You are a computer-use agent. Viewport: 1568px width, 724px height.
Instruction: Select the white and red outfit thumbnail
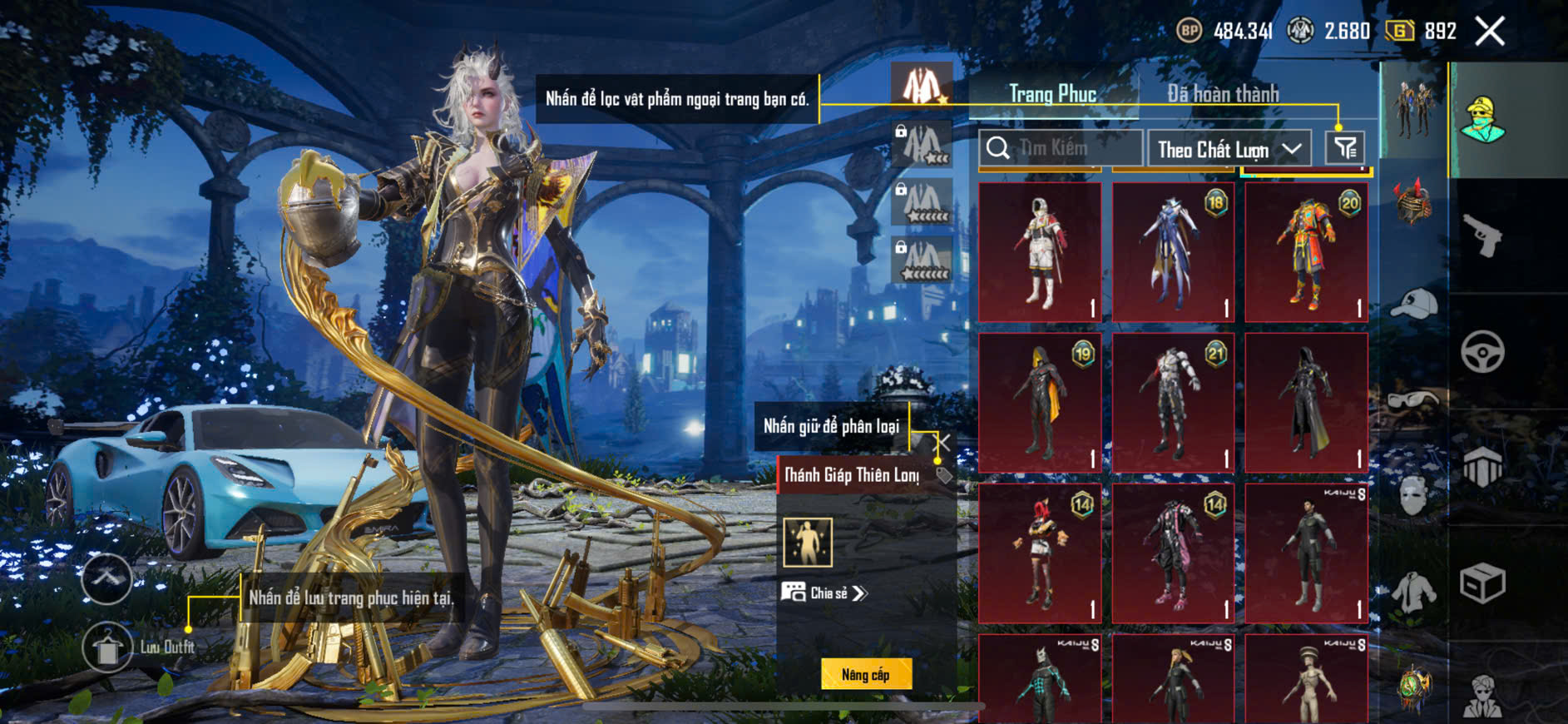[x=1040, y=252]
